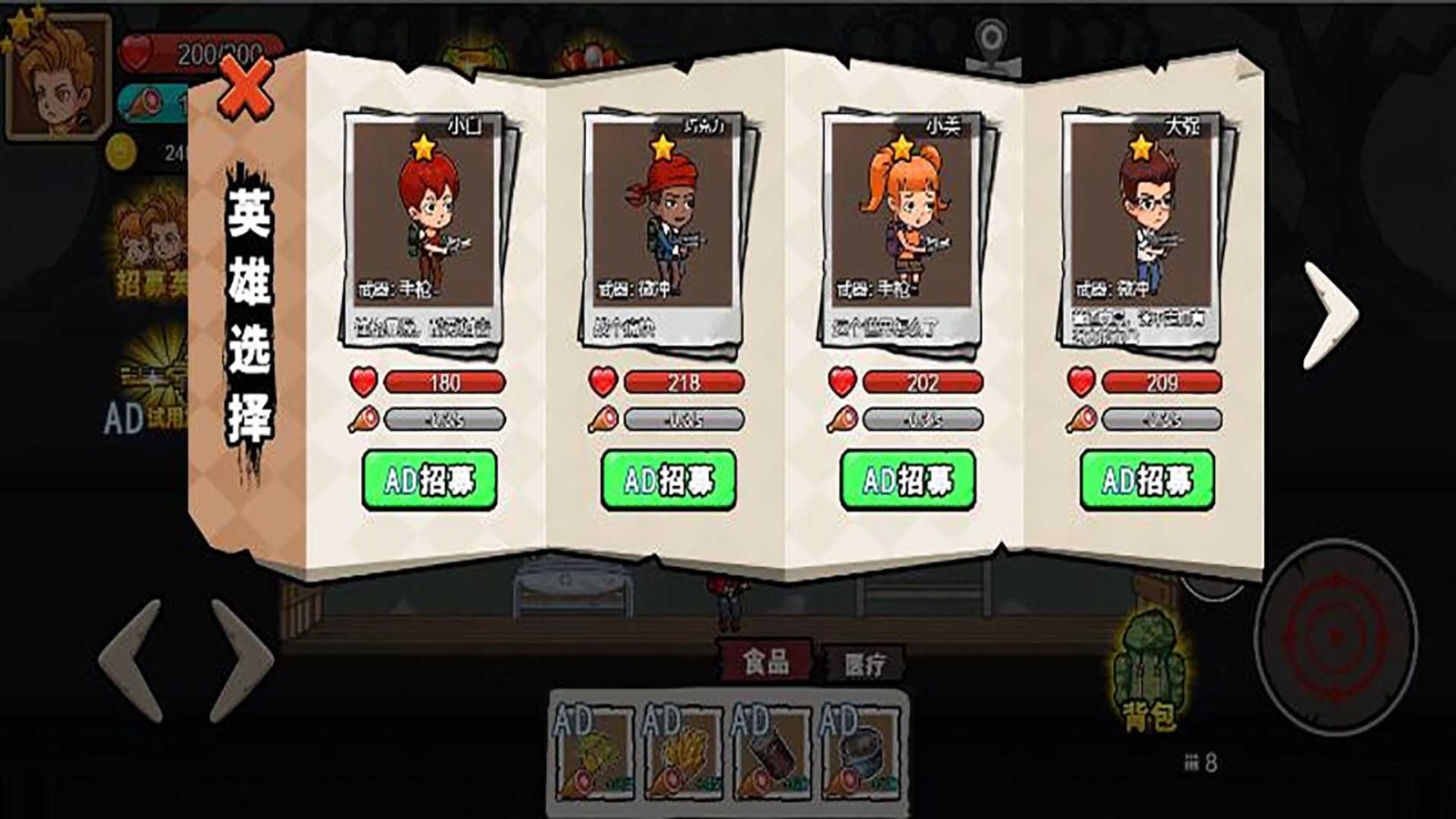The image size is (1456, 819).
Task: Open the player portrait in the corner
Action: pyautogui.click(x=56, y=77)
